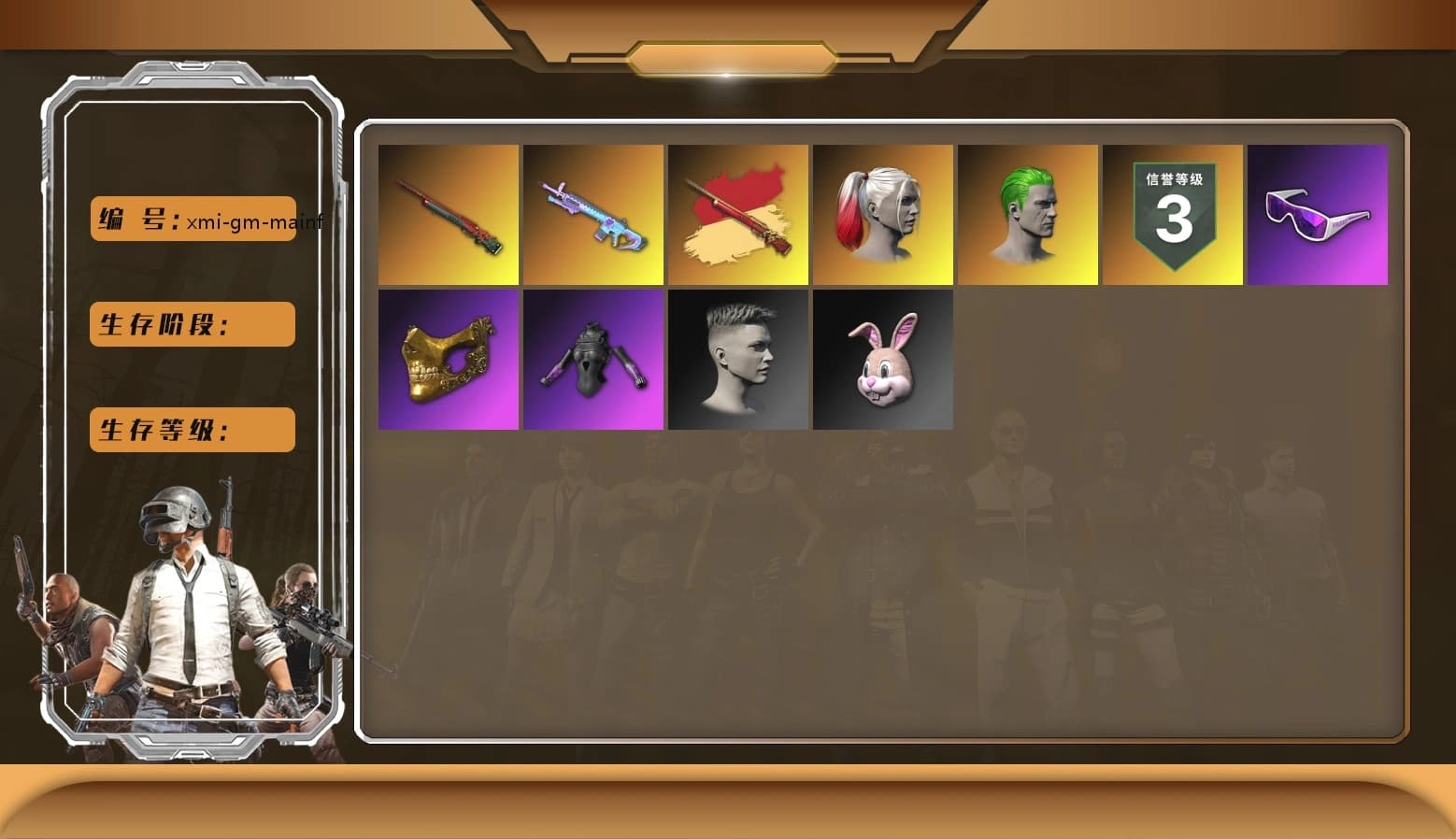Click the reputation level 3 badge

(x=1172, y=215)
